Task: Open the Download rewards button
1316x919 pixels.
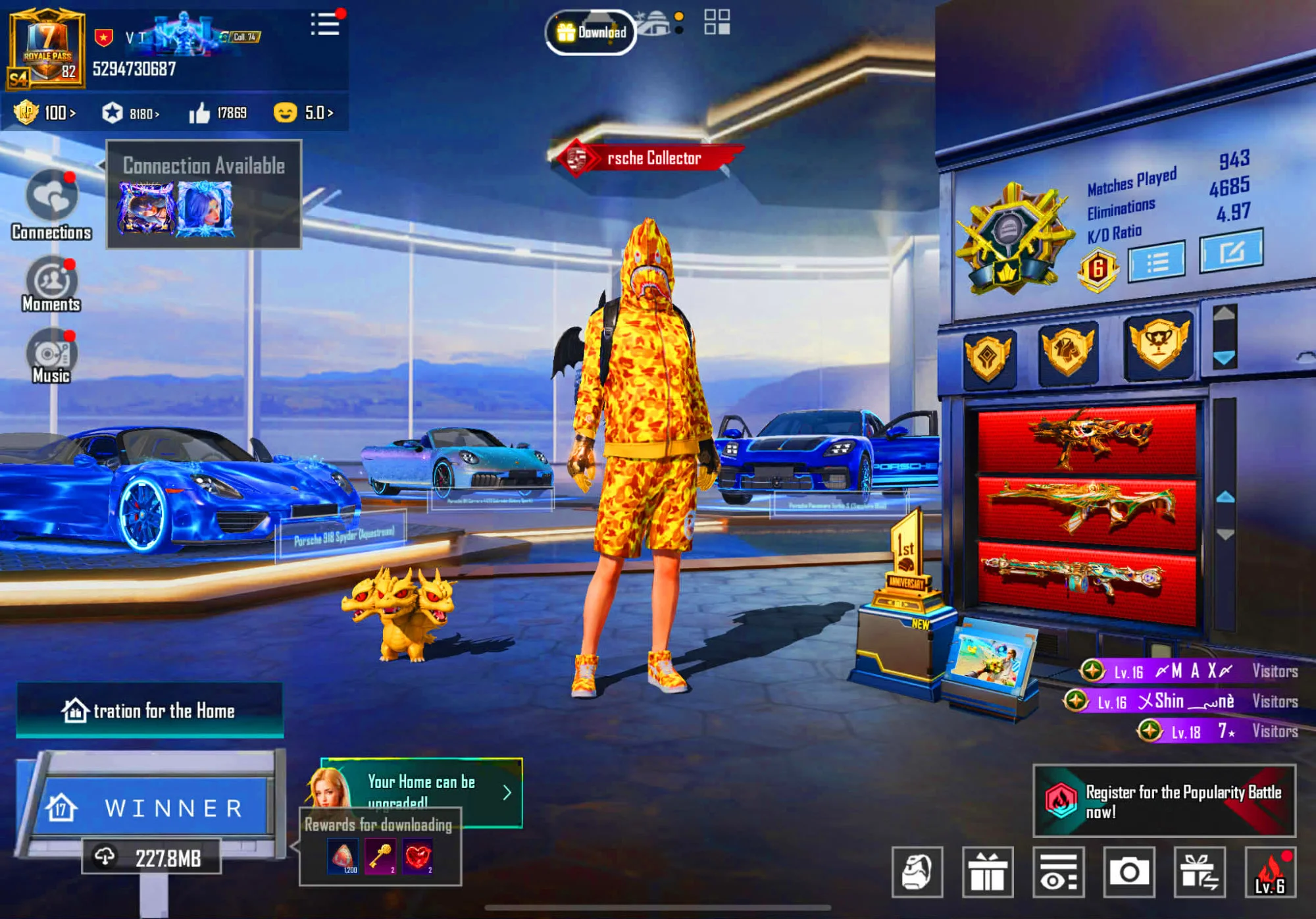Action: pos(591,32)
